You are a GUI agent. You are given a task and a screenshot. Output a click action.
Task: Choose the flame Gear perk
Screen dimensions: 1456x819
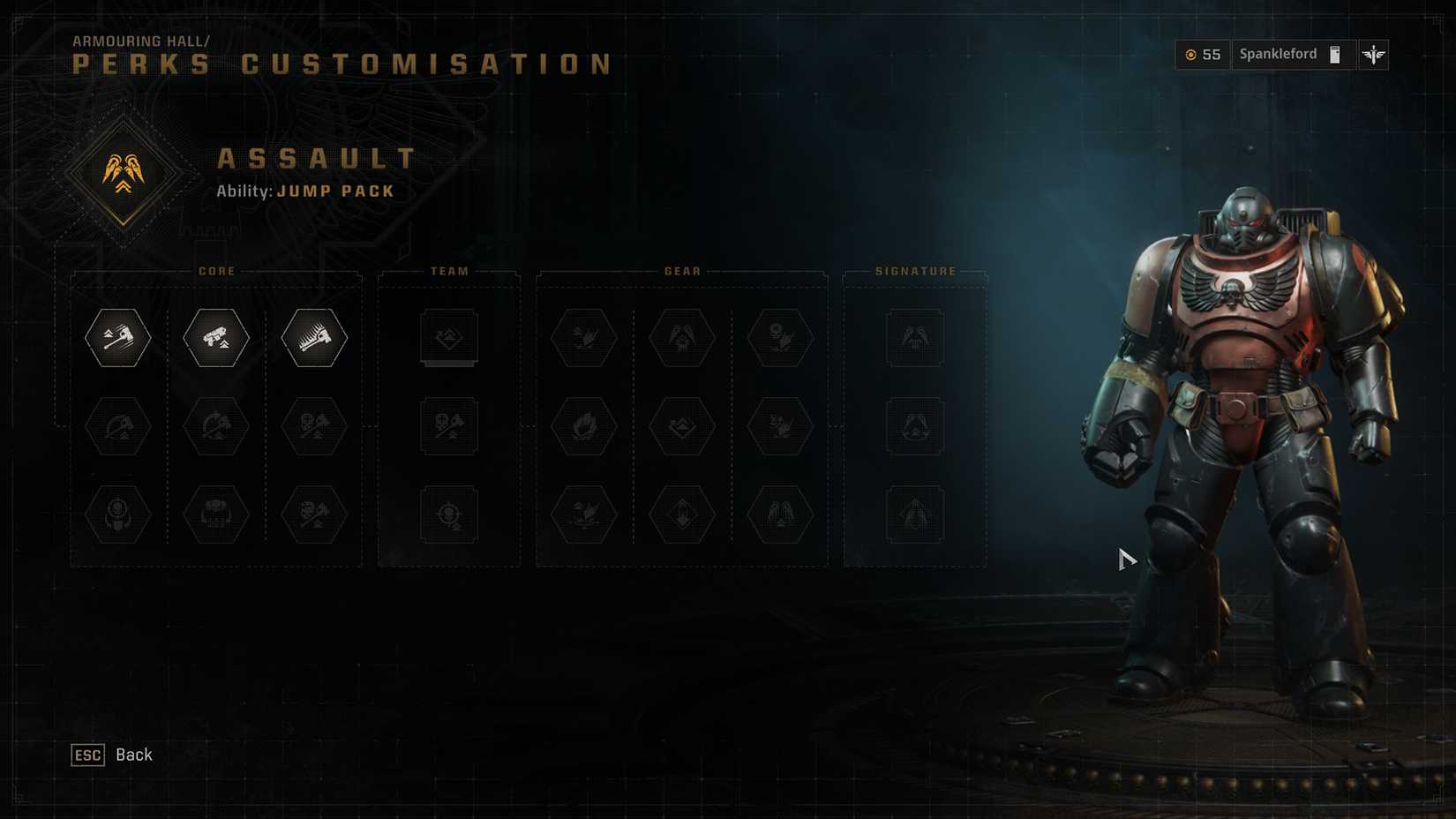coord(584,426)
